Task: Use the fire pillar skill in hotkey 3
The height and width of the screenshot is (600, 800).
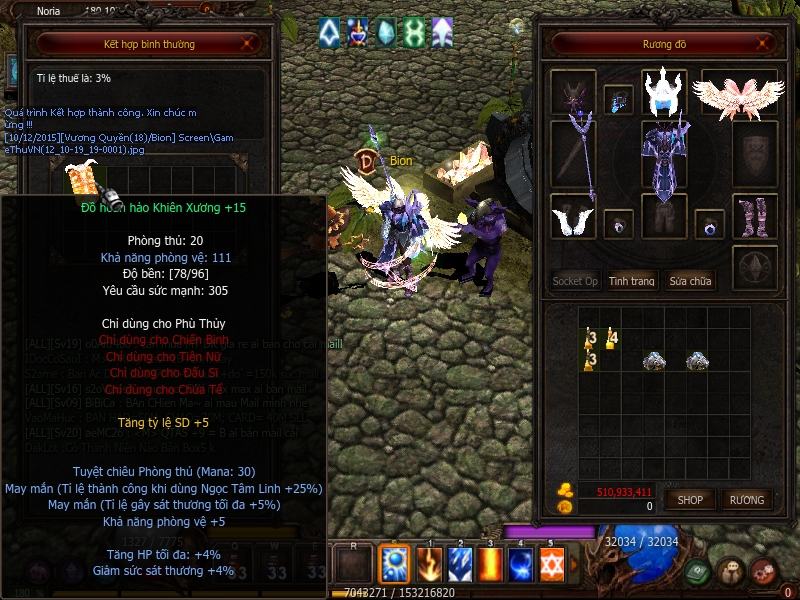Action: click(491, 564)
